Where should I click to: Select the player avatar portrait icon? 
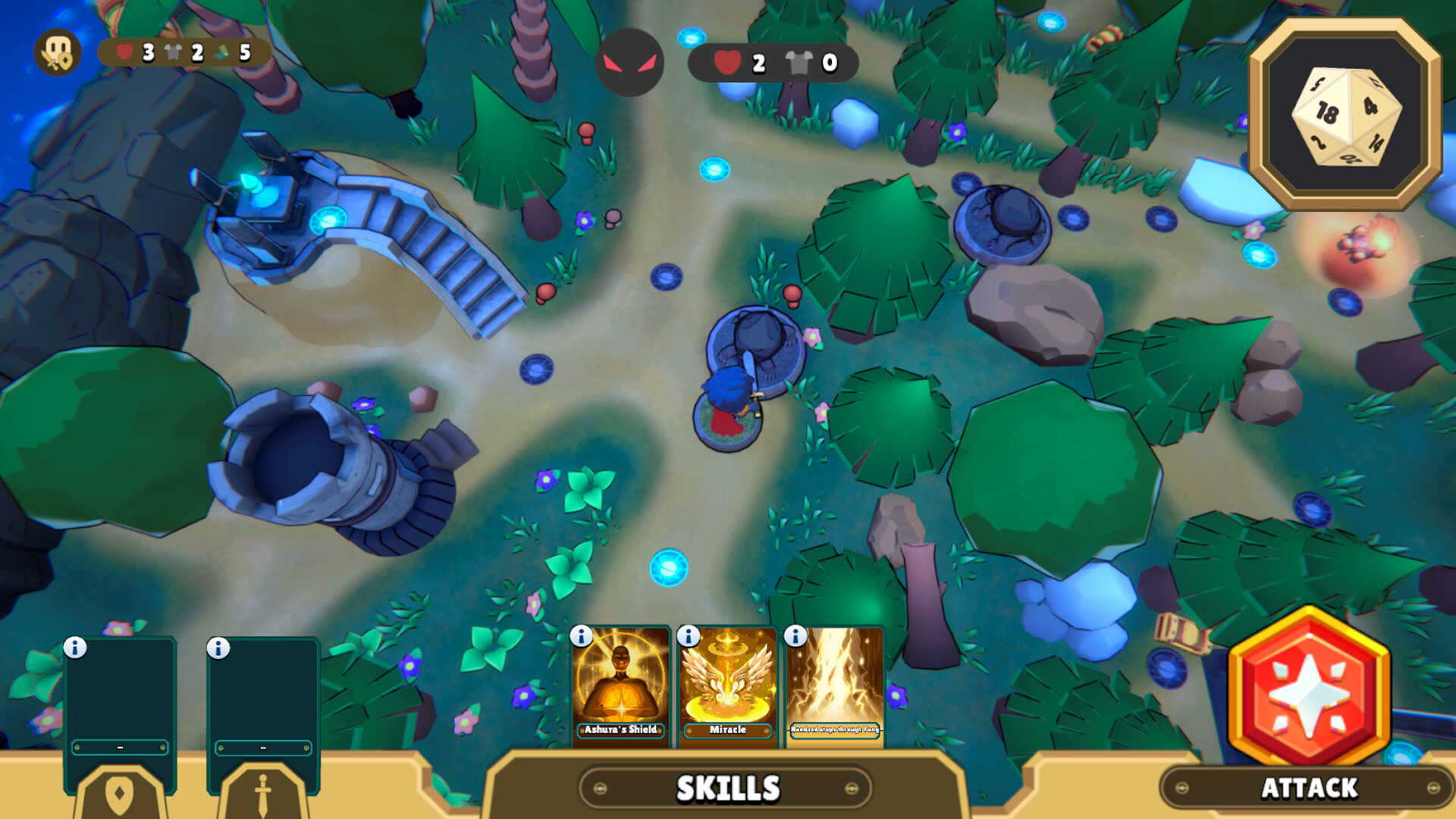coord(59,52)
